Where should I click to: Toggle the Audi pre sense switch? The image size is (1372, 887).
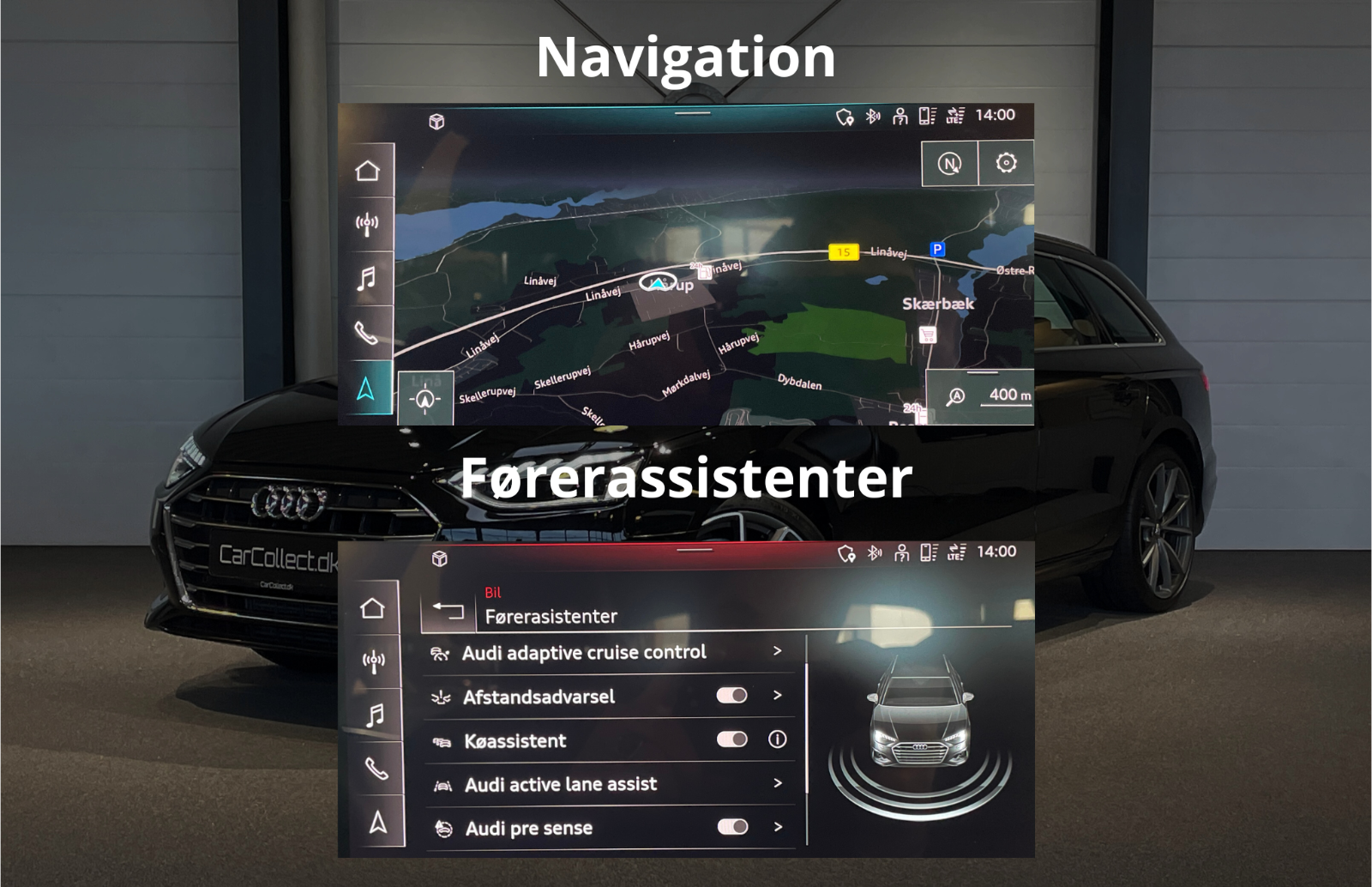[731, 827]
